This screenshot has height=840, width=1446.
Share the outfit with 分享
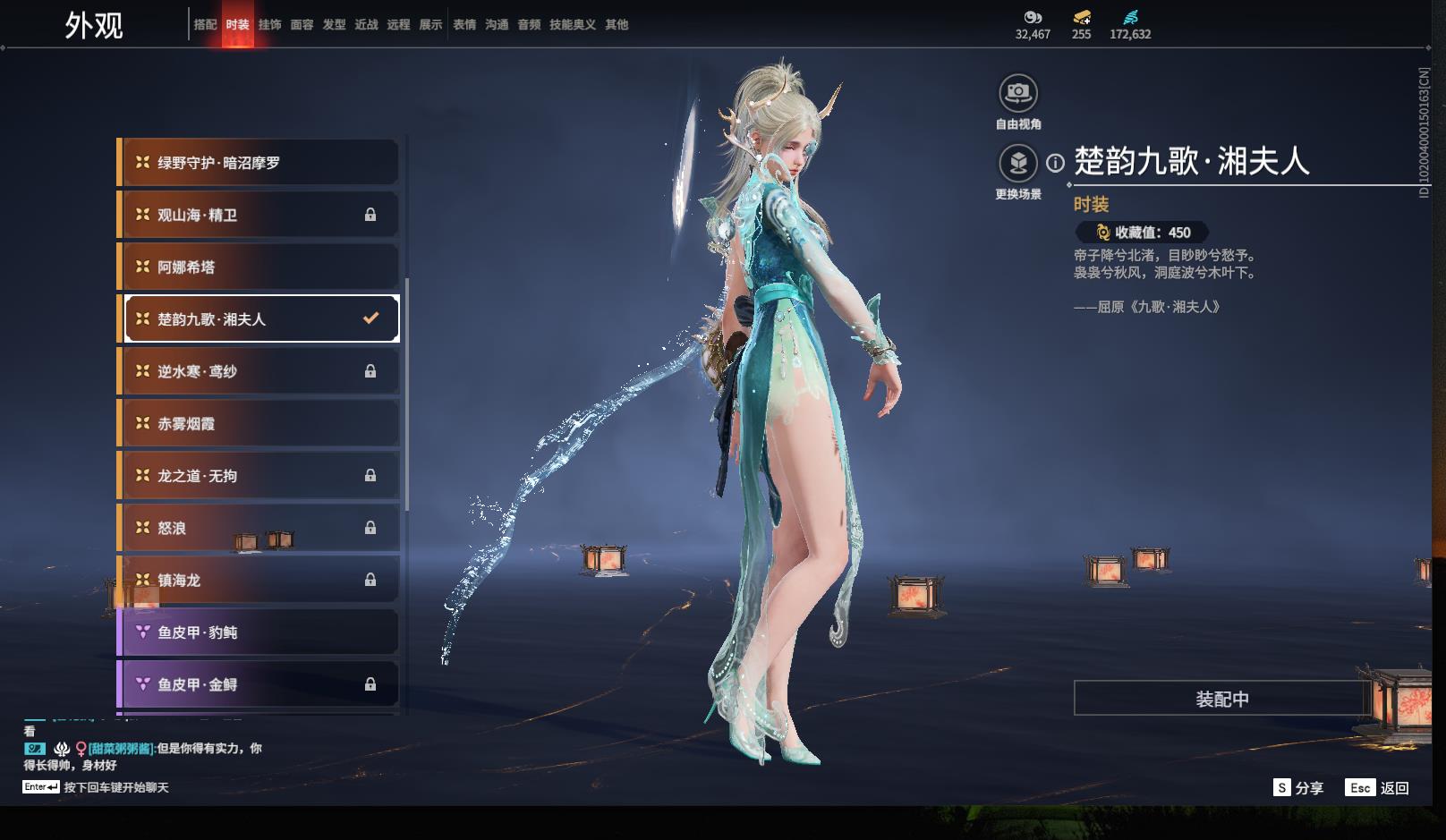(1298, 788)
